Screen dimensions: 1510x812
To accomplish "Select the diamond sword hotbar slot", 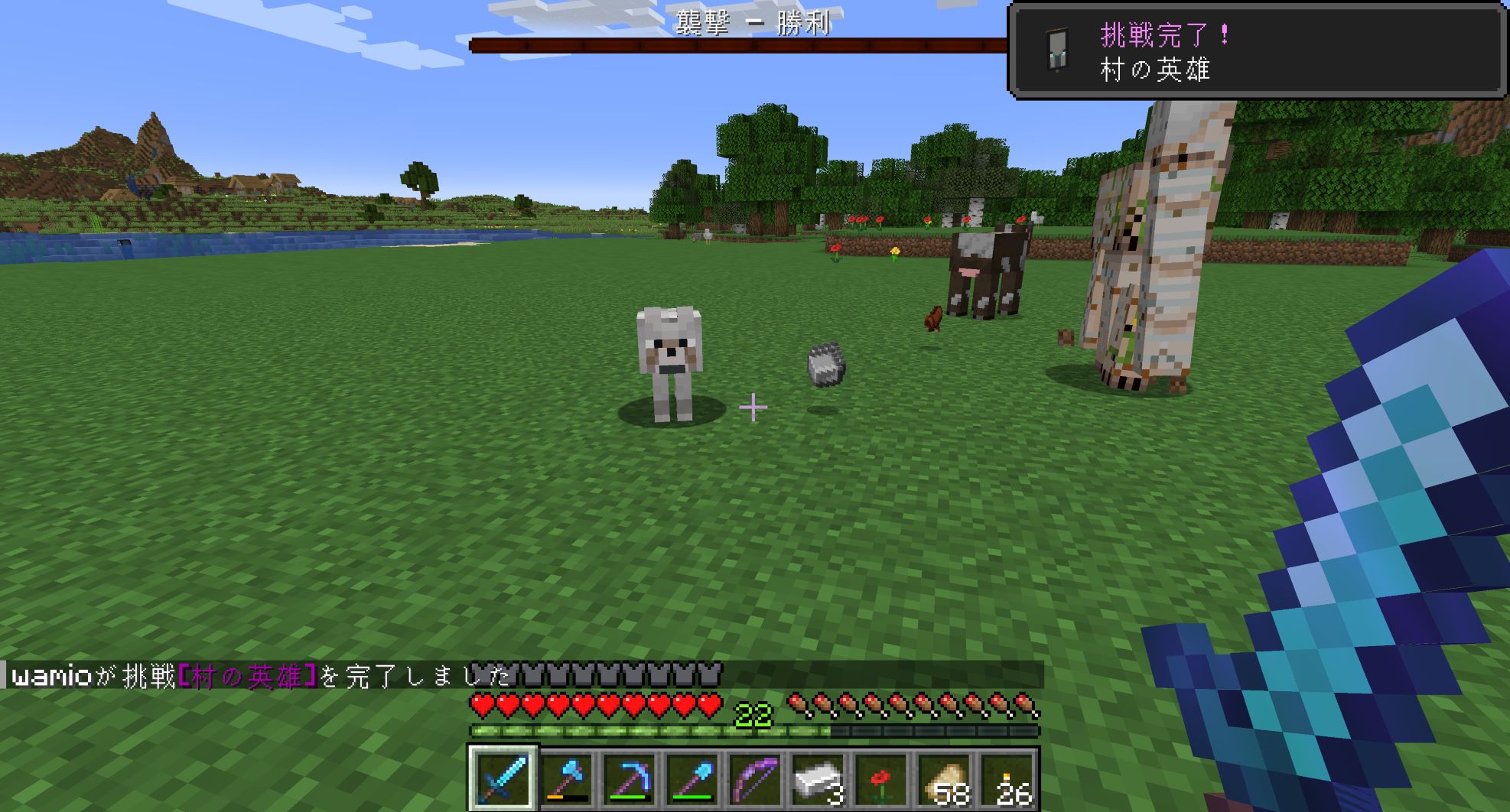I will pyautogui.click(x=503, y=778).
